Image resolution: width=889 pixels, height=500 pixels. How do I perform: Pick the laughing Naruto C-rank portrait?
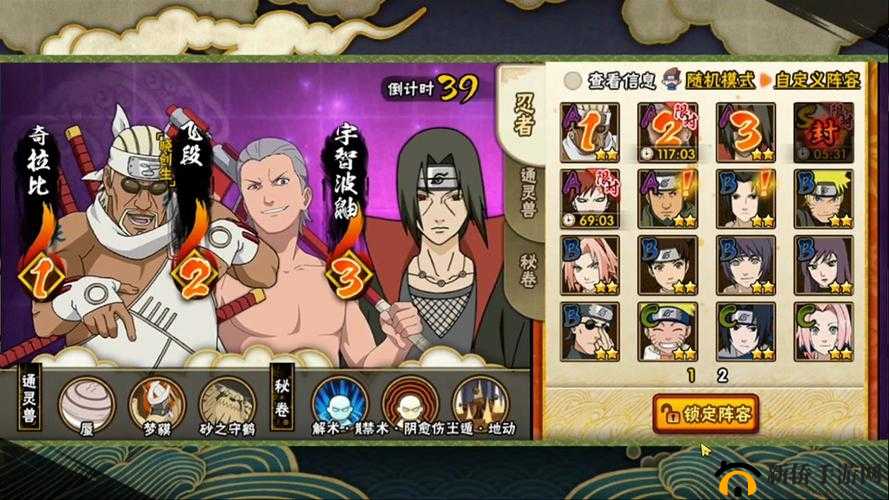pyautogui.click(x=668, y=330)
